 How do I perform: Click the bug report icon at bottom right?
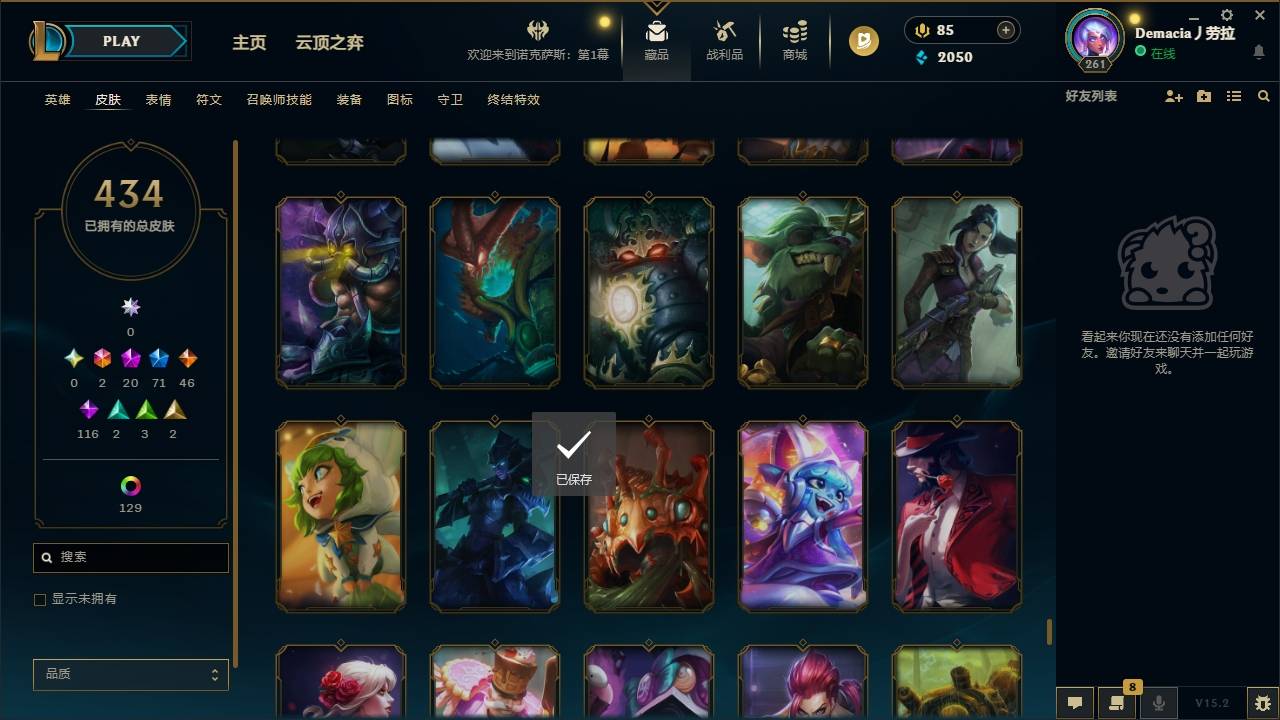point(1259,703)
